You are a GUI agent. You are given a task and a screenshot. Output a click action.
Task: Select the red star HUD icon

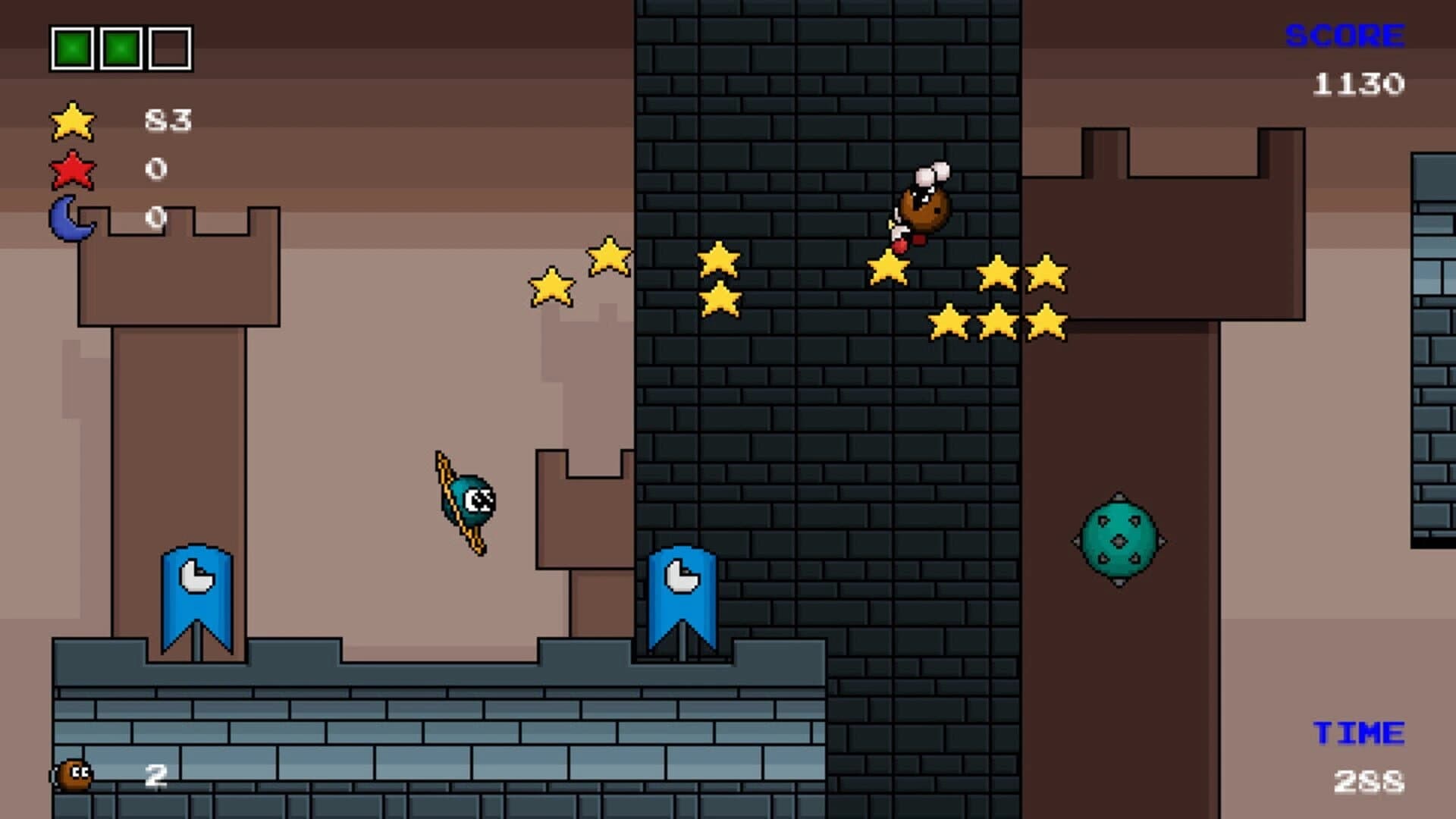pyautogui.click(x=72, y=171)
